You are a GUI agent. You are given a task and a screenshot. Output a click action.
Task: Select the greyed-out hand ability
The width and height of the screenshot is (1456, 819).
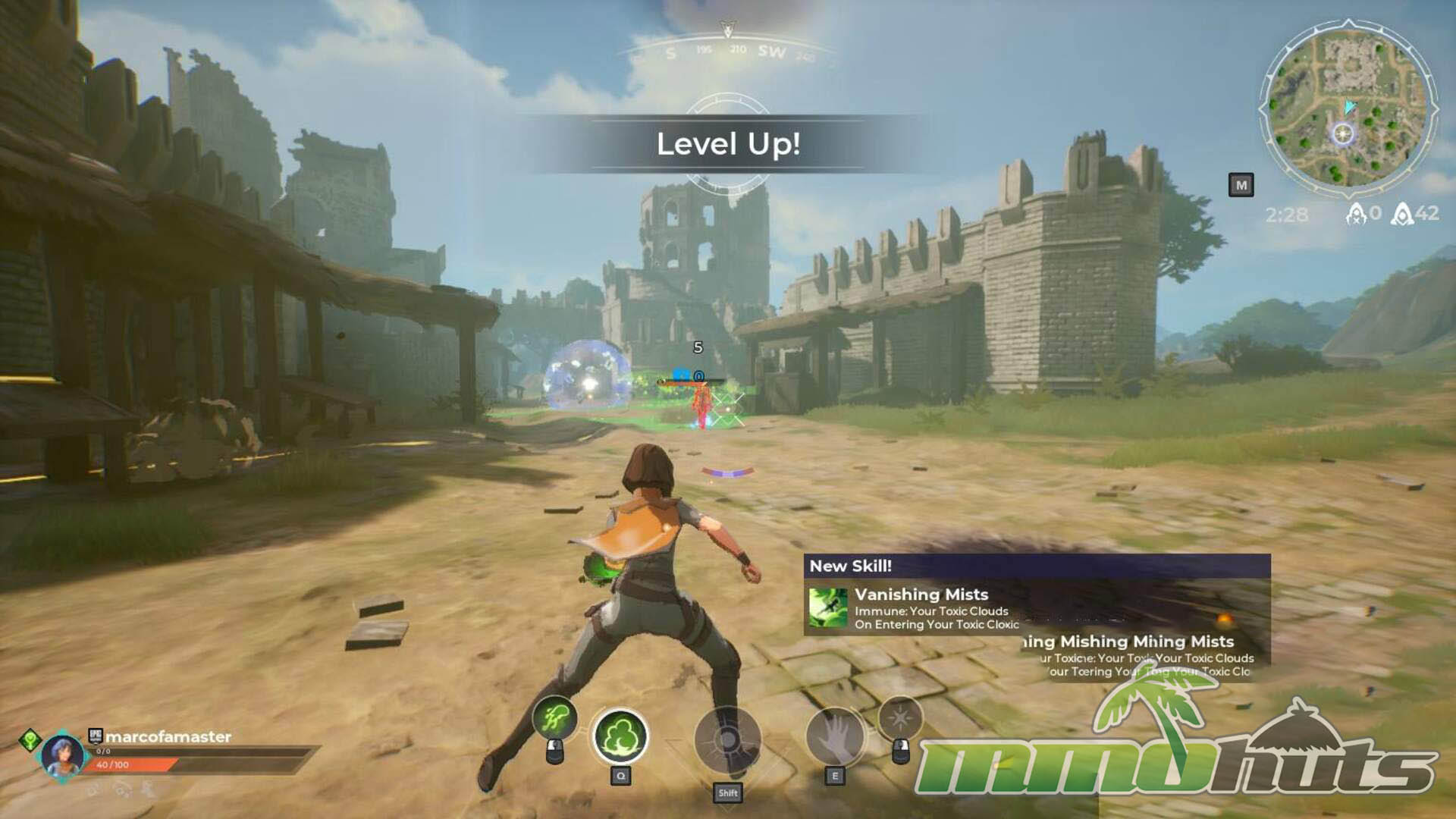click(835, 736)
